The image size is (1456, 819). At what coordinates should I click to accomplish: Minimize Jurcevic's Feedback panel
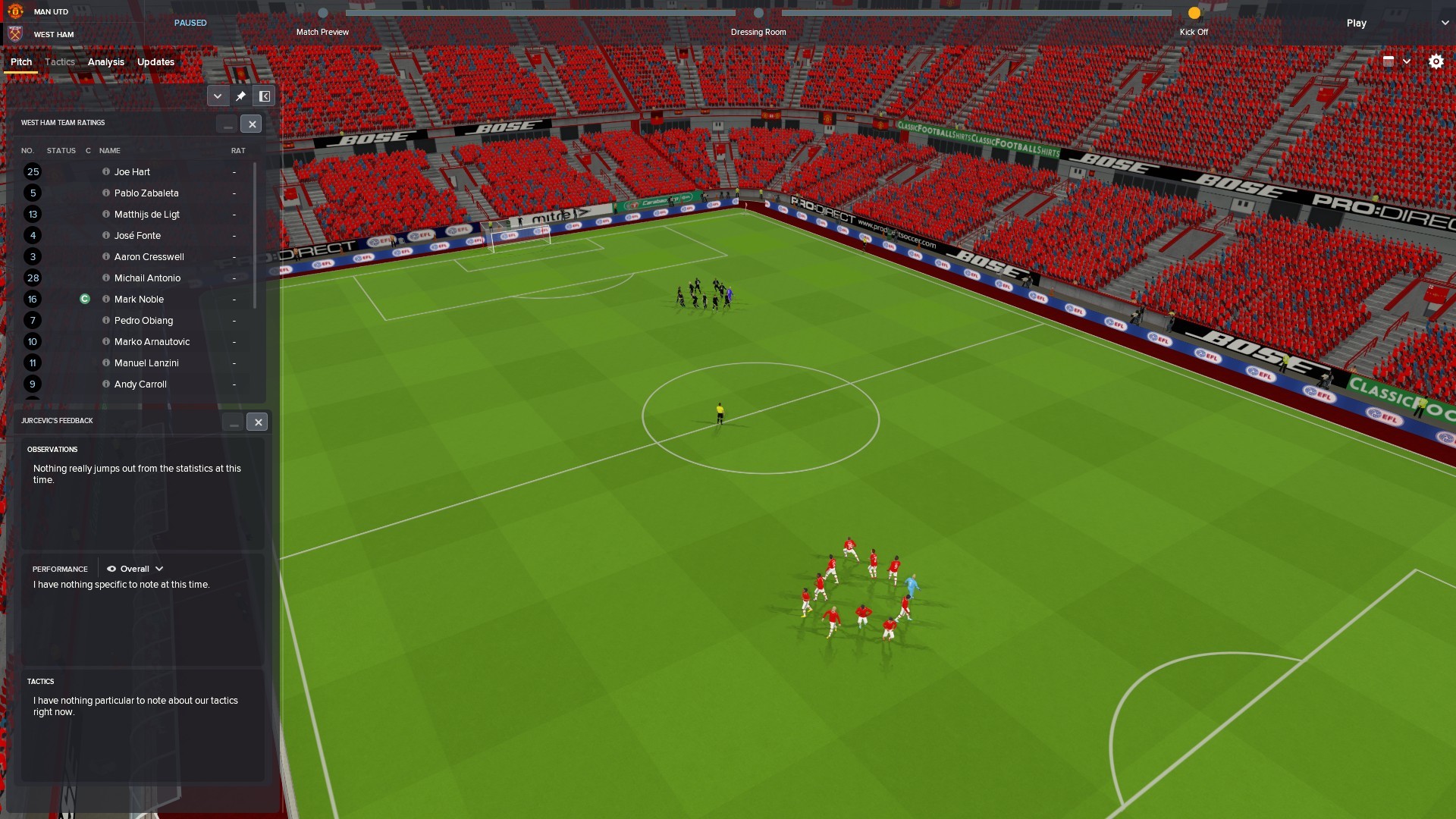pyautogui.click(x=234, y=422)
